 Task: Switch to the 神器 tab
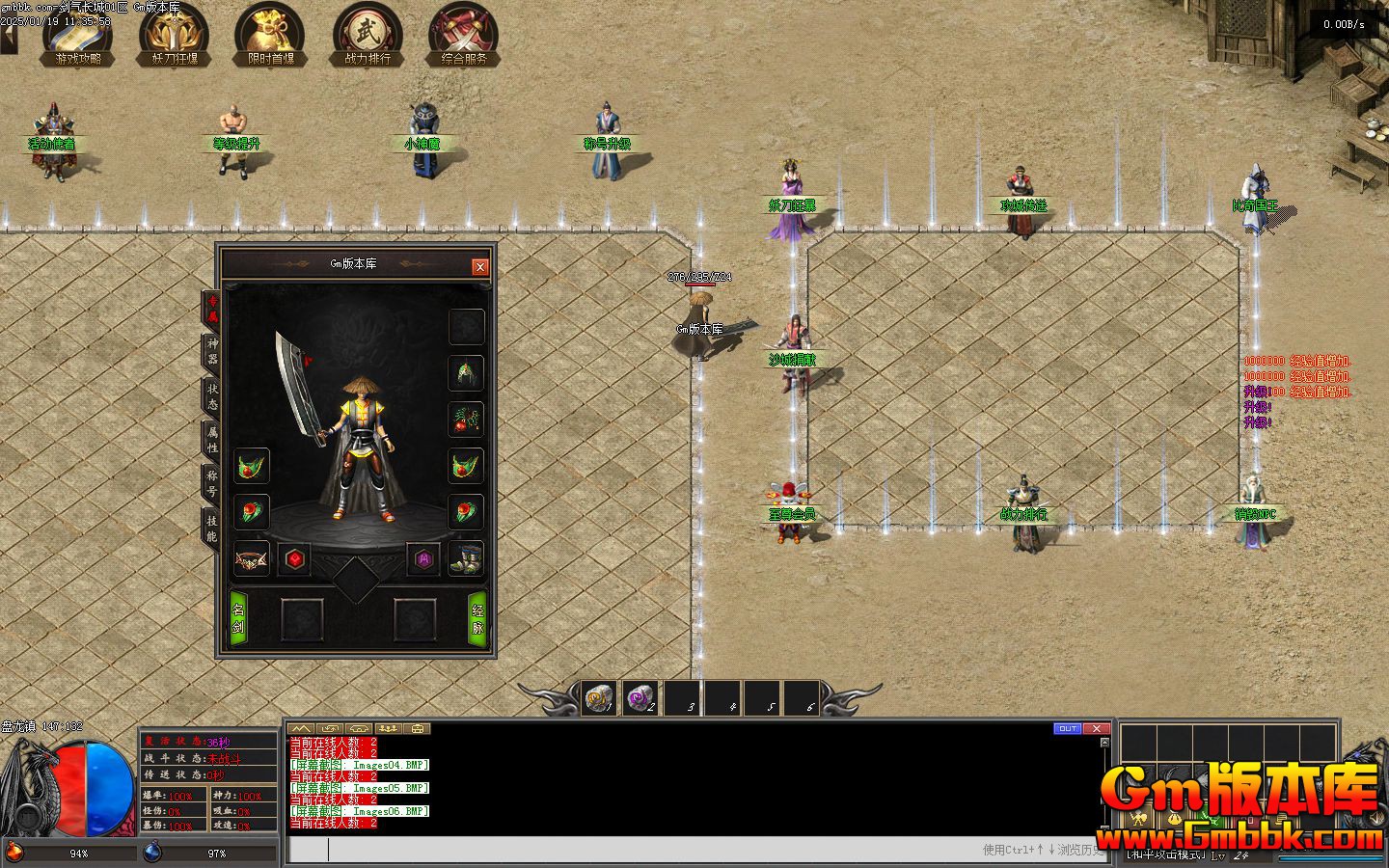pyautogui.click(x=211, y=351)
